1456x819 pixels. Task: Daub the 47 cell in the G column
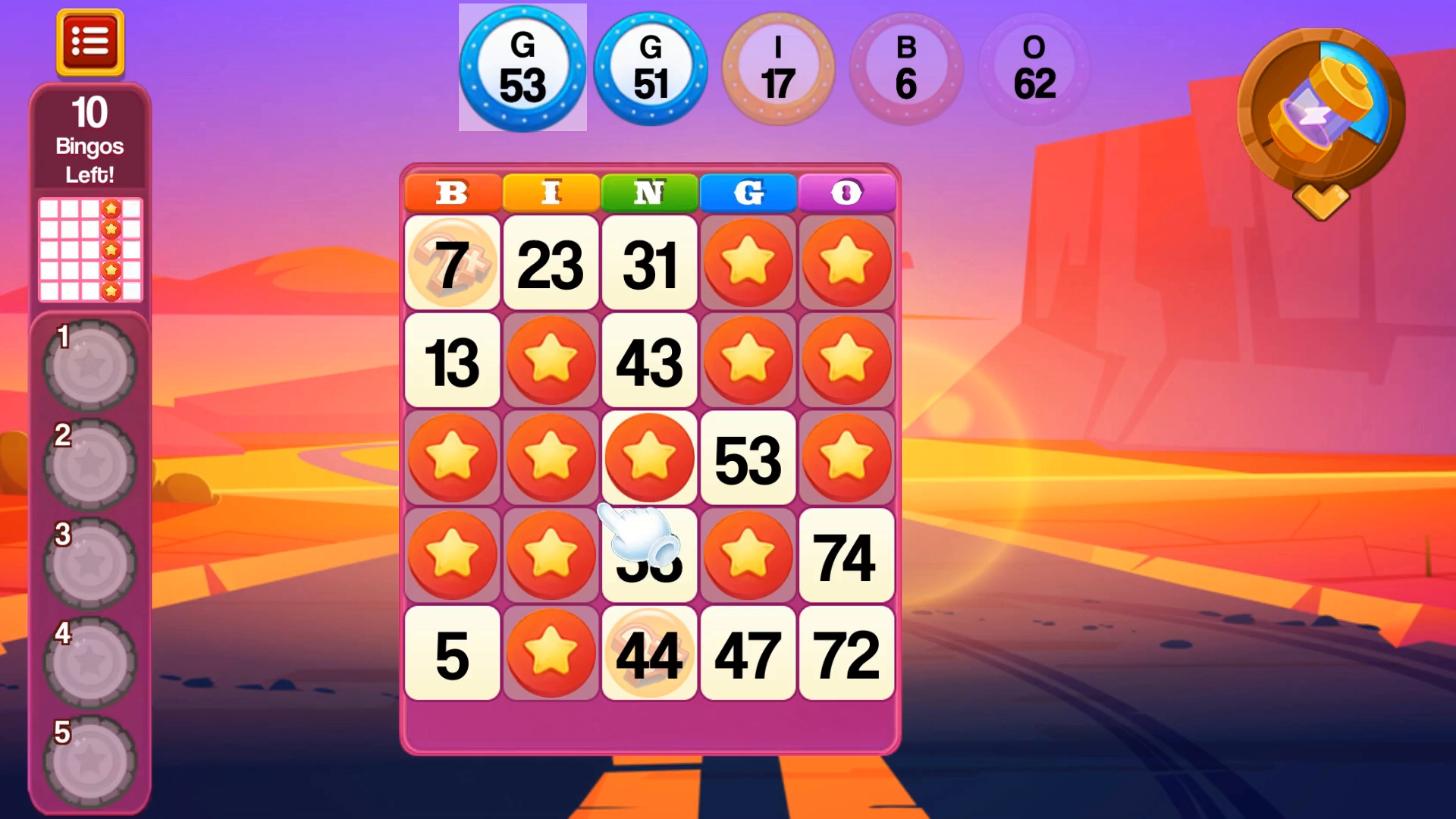click(748, 653)
